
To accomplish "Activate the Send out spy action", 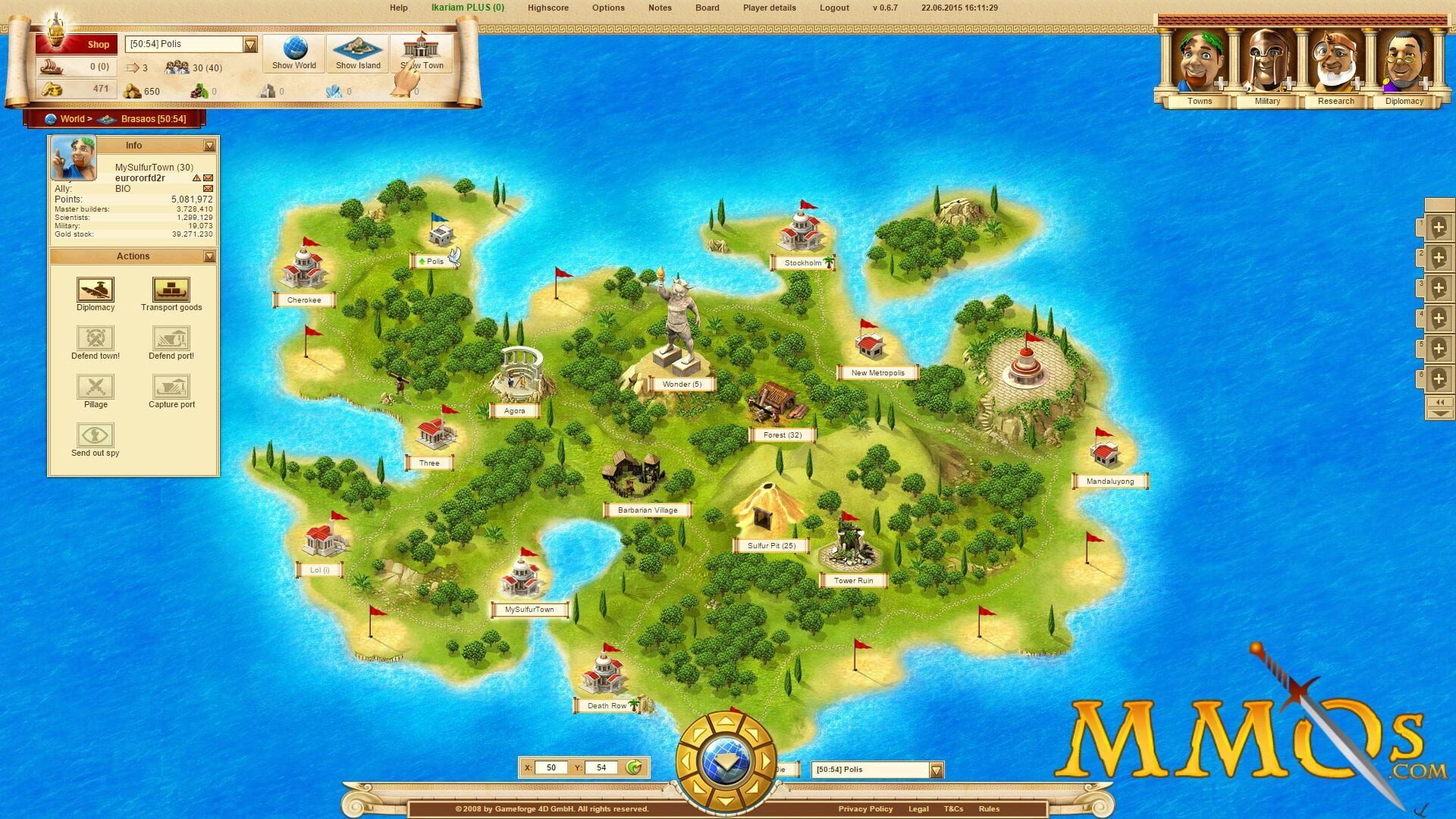I will (95, 437).
